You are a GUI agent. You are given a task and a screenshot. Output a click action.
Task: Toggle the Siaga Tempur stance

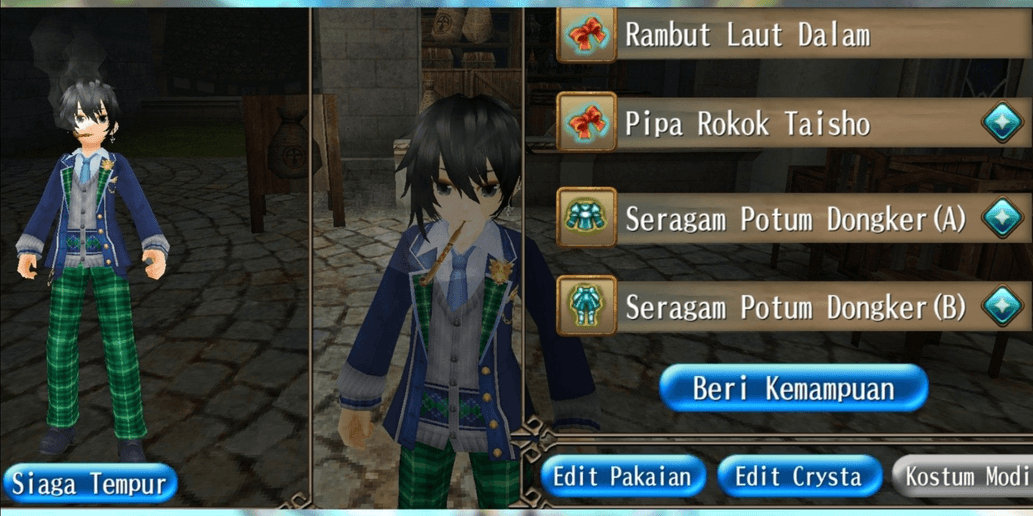(x=90, y=484)
